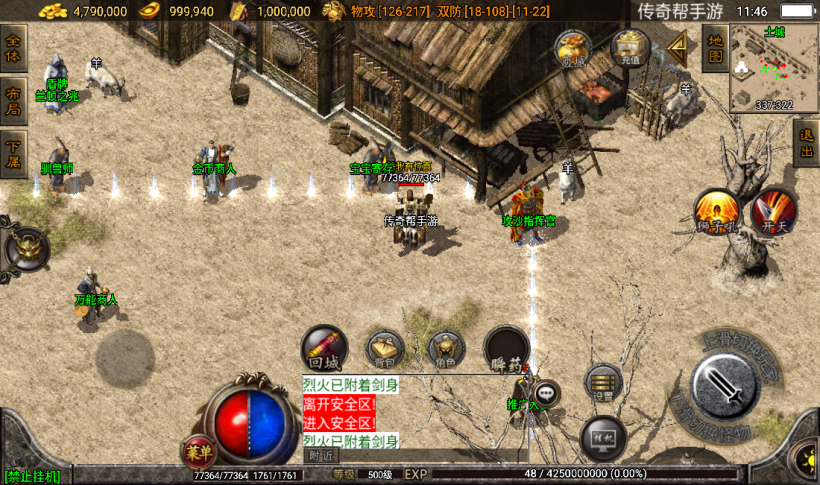Tap the 回城 return-to-town scroll

pyautogui.click(x=324, y=348)
